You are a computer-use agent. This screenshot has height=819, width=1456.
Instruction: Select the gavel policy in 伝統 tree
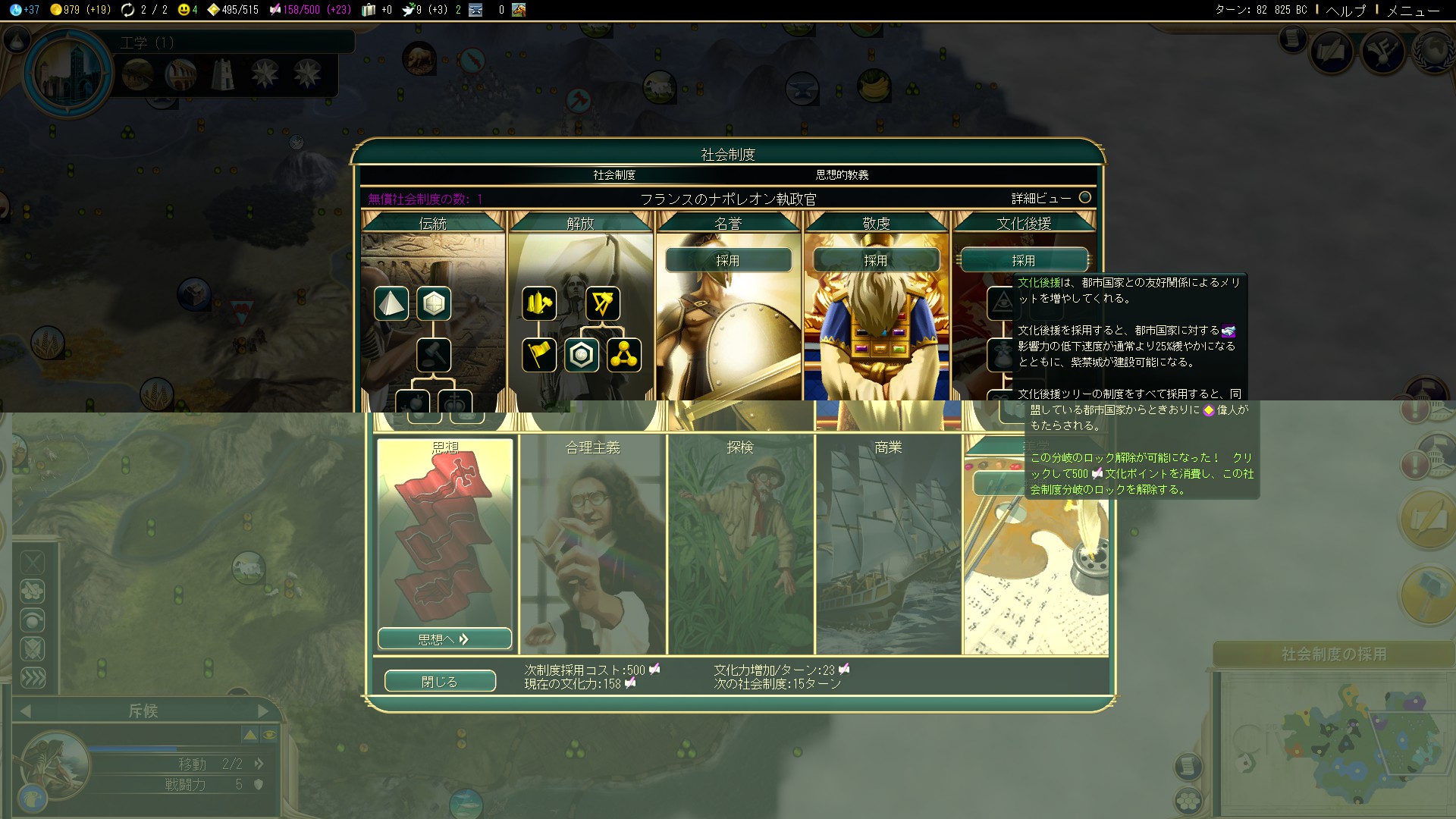tap(434, 355)
